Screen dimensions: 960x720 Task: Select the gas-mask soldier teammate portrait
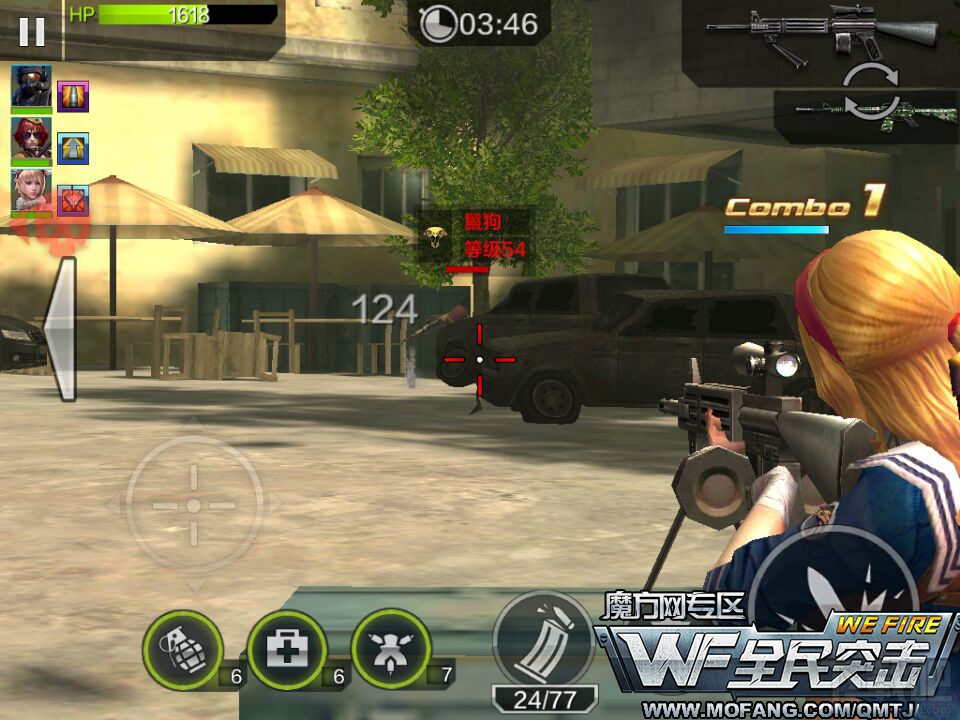pos(31,86)
